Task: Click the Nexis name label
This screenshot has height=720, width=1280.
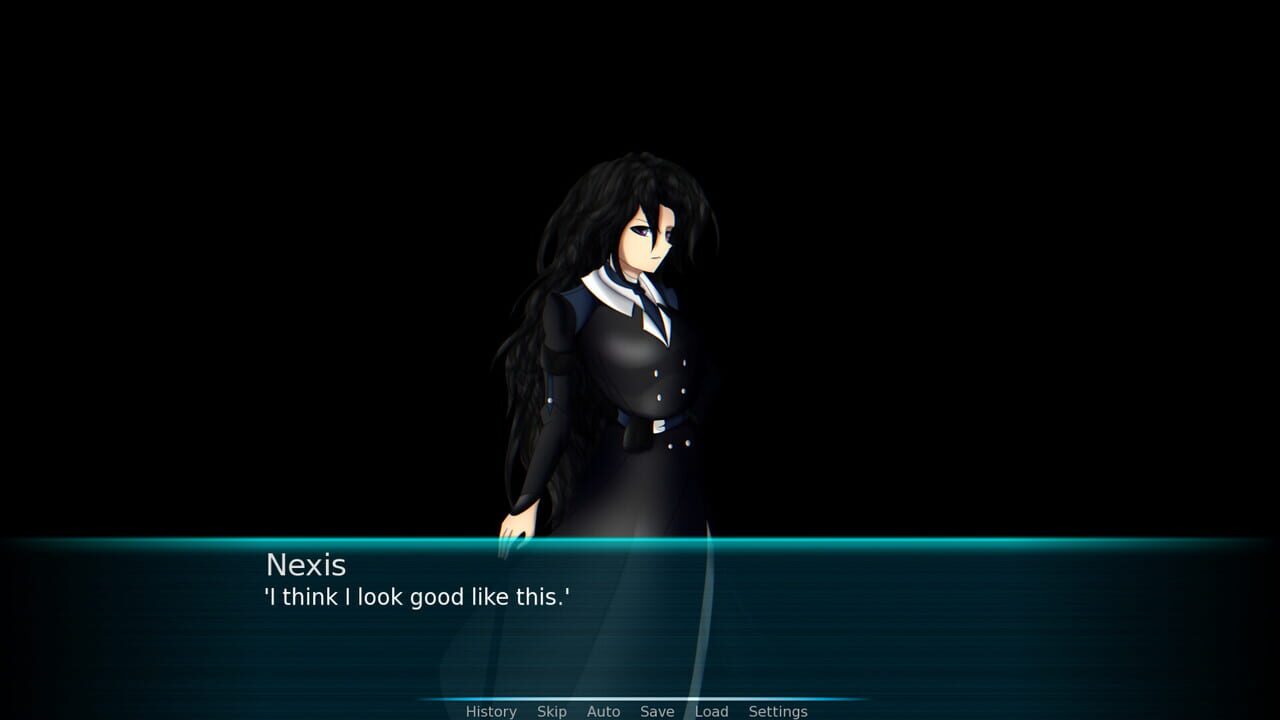Action: tap(304, 566)
